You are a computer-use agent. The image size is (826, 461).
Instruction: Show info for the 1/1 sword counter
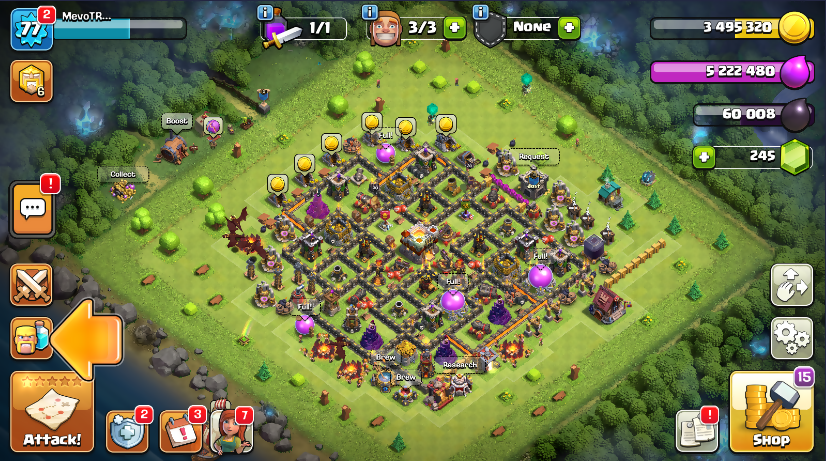[x=265, y=12]
